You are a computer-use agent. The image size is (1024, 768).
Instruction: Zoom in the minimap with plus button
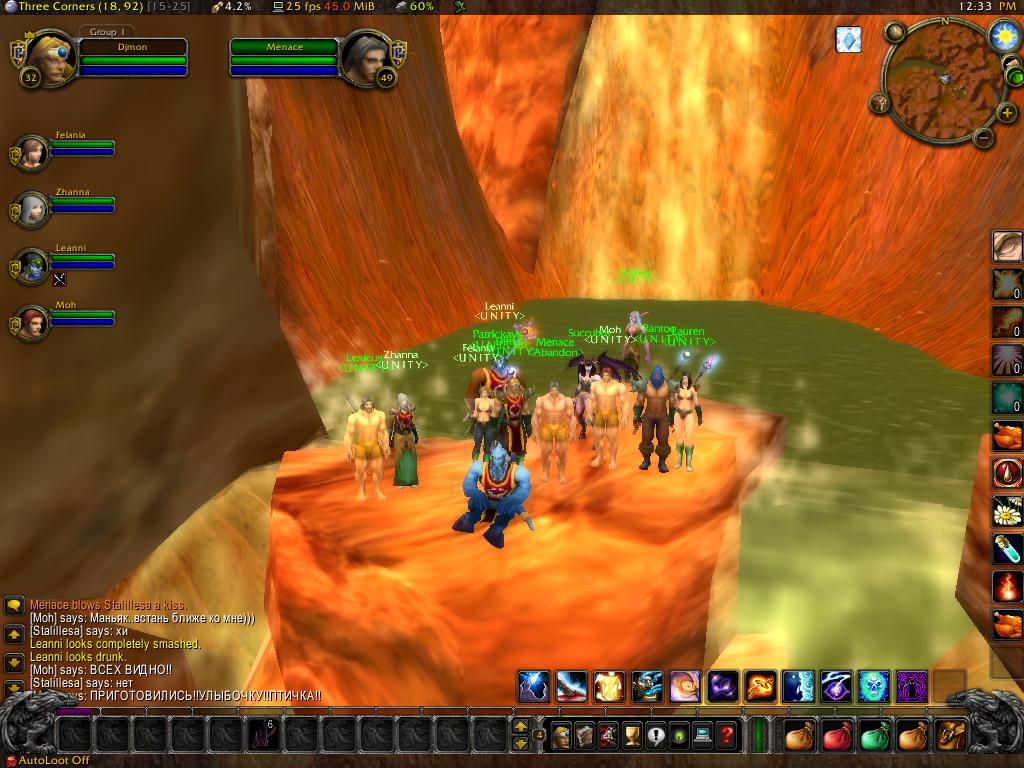(x=1006, y=113)
